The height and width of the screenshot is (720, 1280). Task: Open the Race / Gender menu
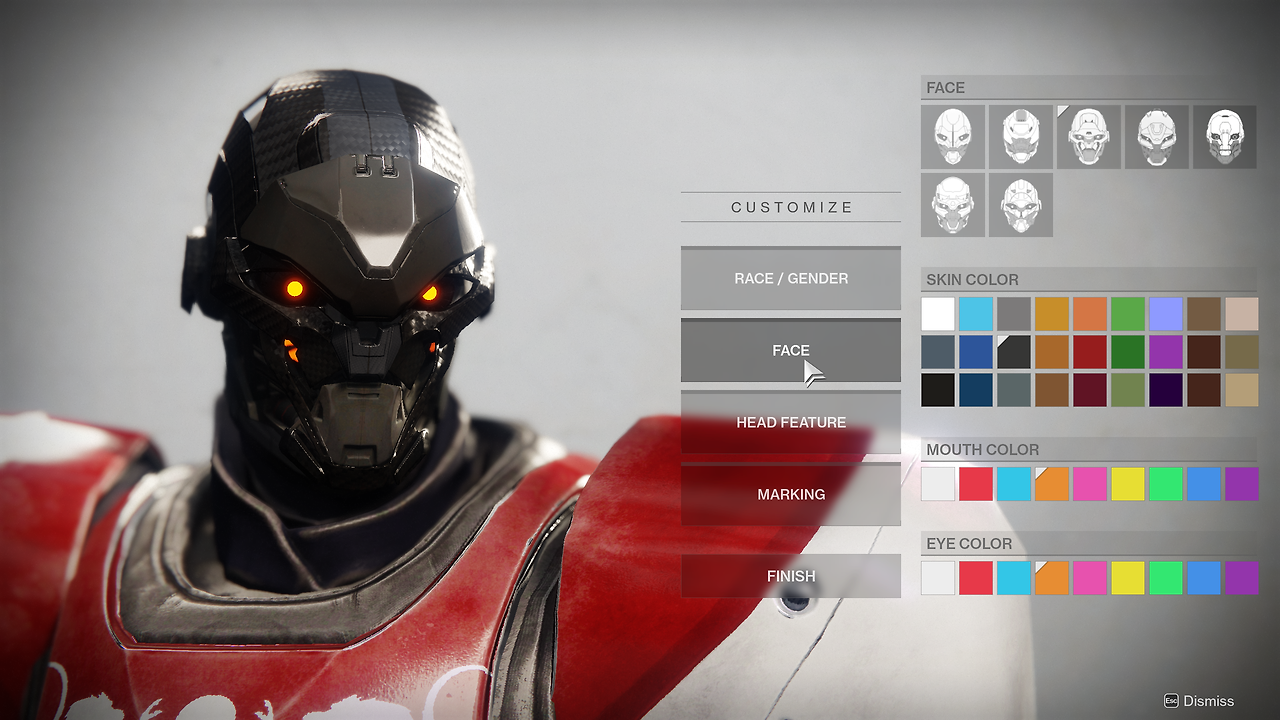point(790,278)
